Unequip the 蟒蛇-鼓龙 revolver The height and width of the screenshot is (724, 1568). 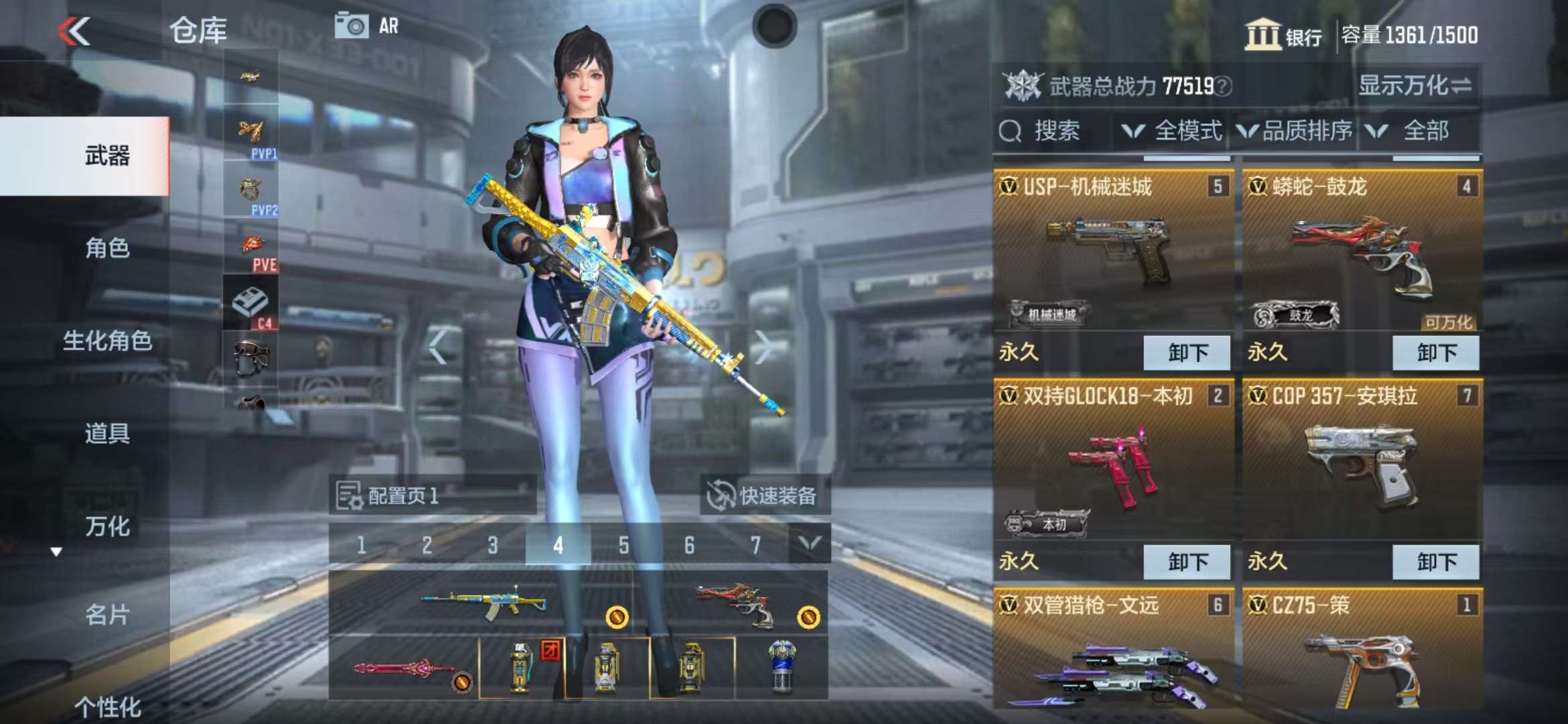click(1435, 353)
